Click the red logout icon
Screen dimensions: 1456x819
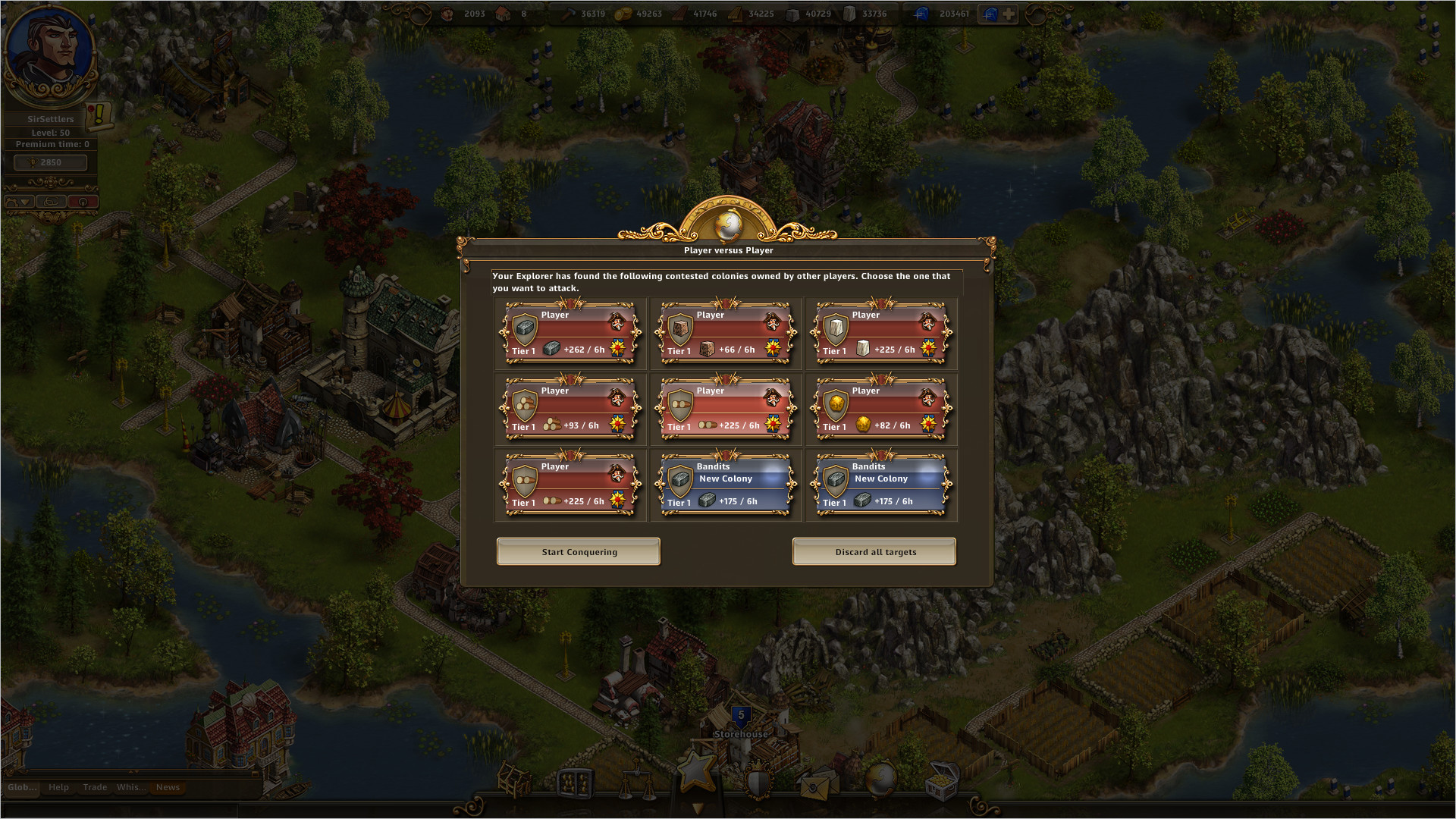point(83,202)
